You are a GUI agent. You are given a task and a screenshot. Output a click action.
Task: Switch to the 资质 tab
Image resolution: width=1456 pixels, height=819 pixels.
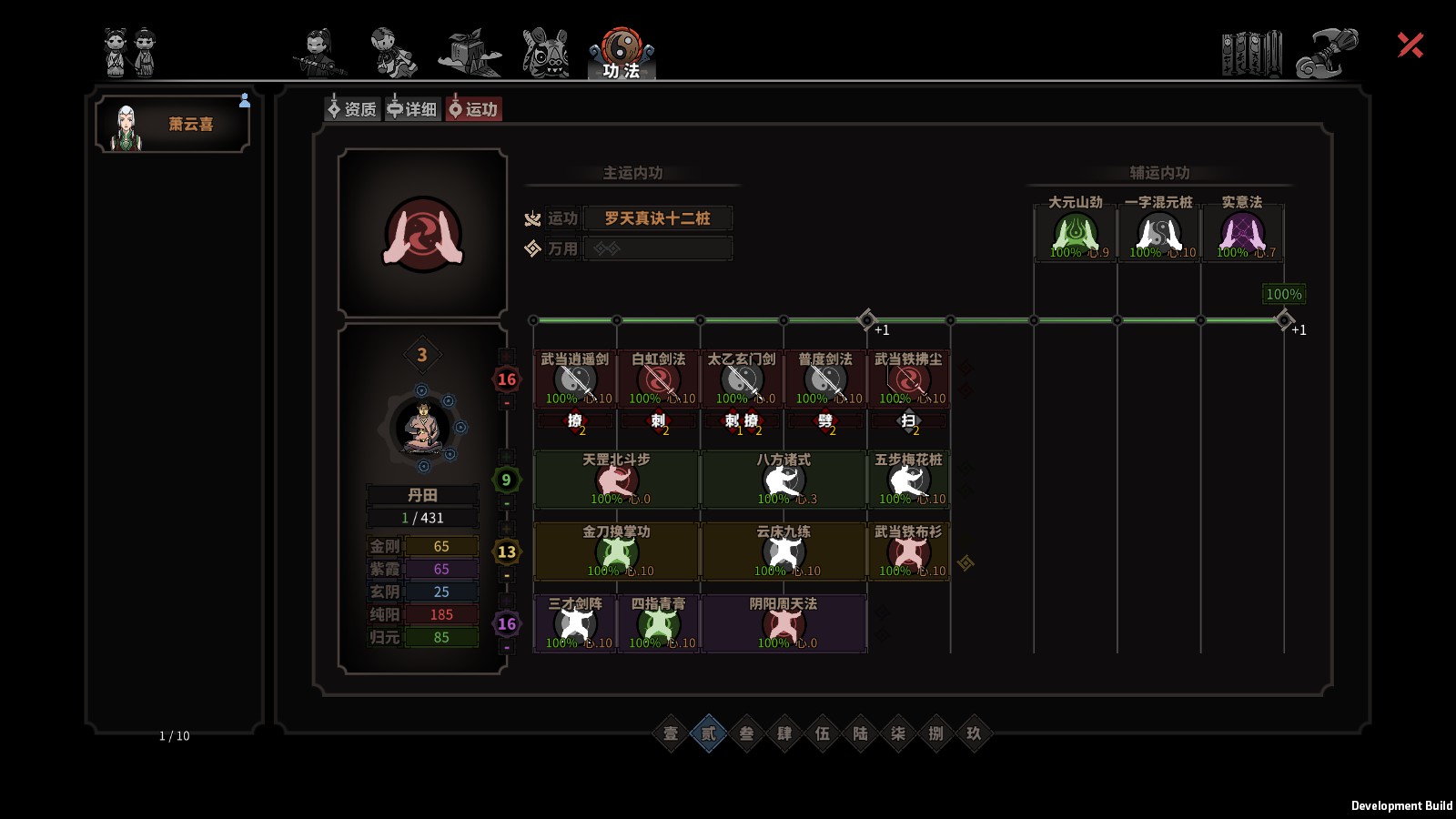pyautogui.click(x=352, y=109)
